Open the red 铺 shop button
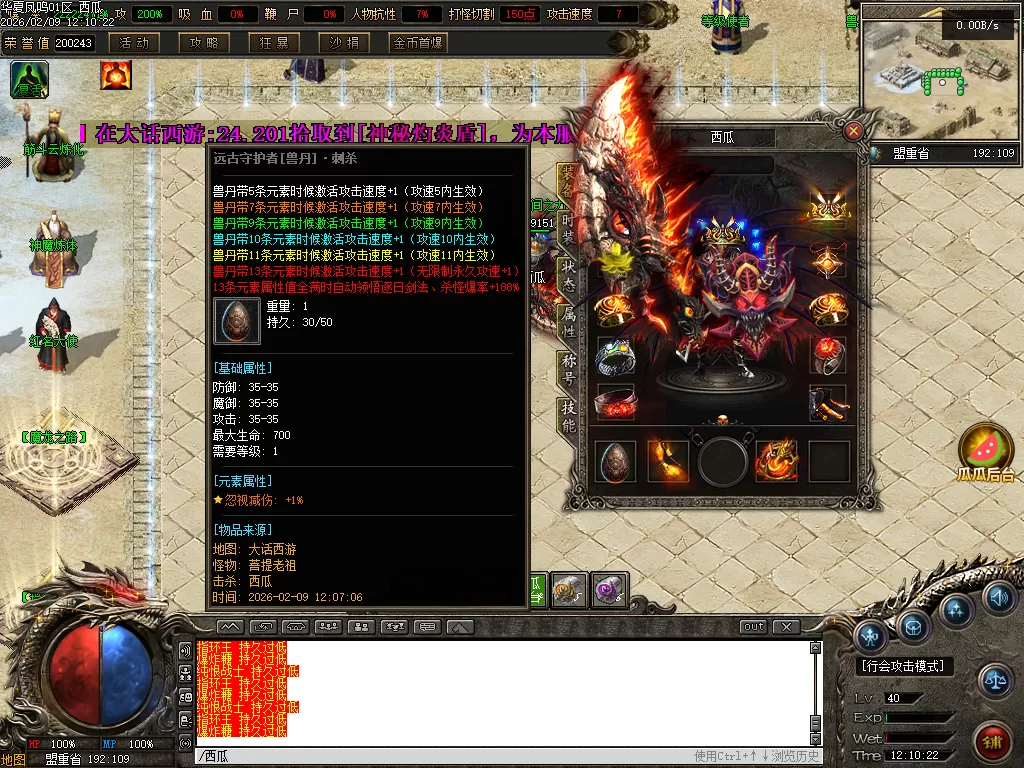The image size is (1024, 768). [993, 742]
